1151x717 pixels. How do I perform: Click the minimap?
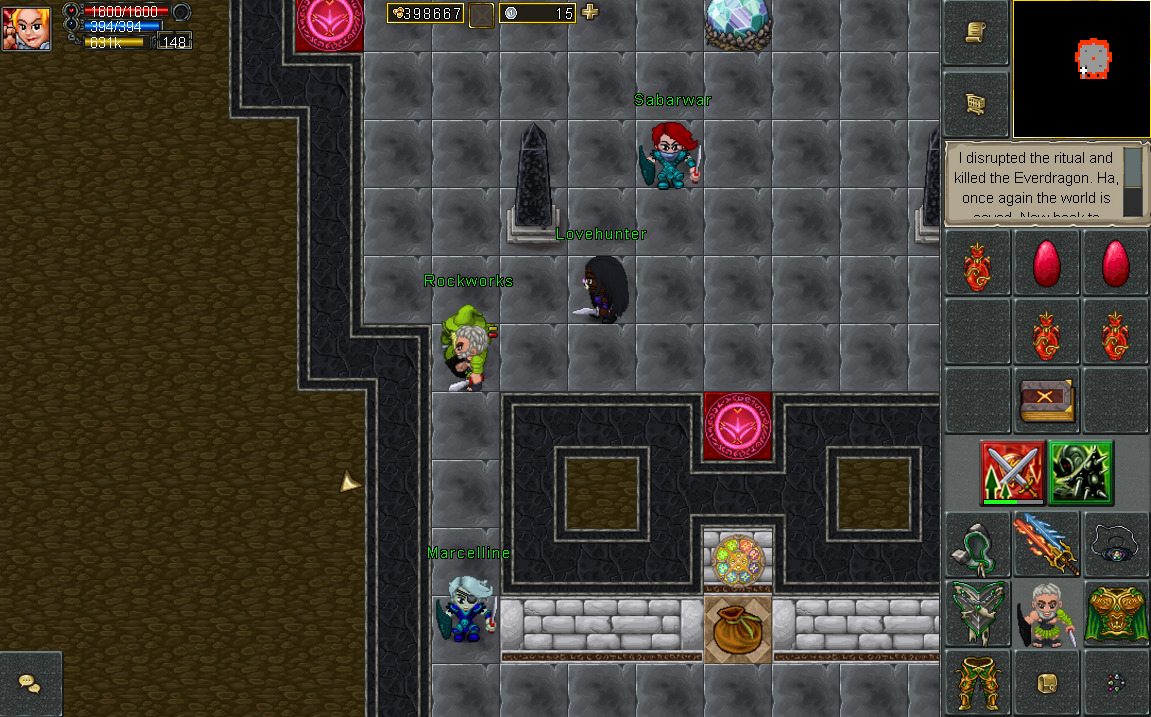1081,69
